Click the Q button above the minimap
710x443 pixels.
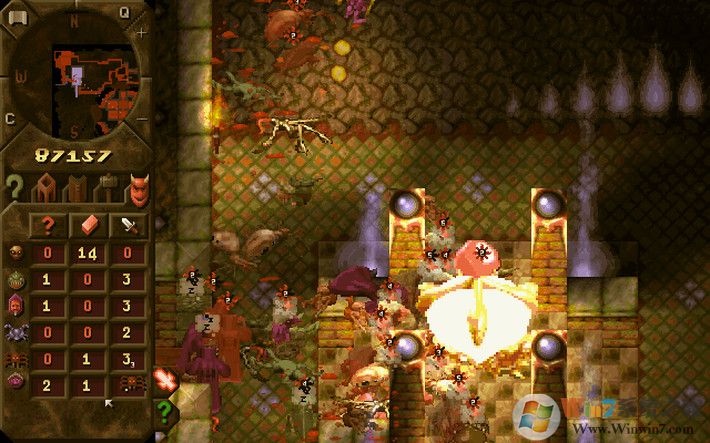(125, 12)
